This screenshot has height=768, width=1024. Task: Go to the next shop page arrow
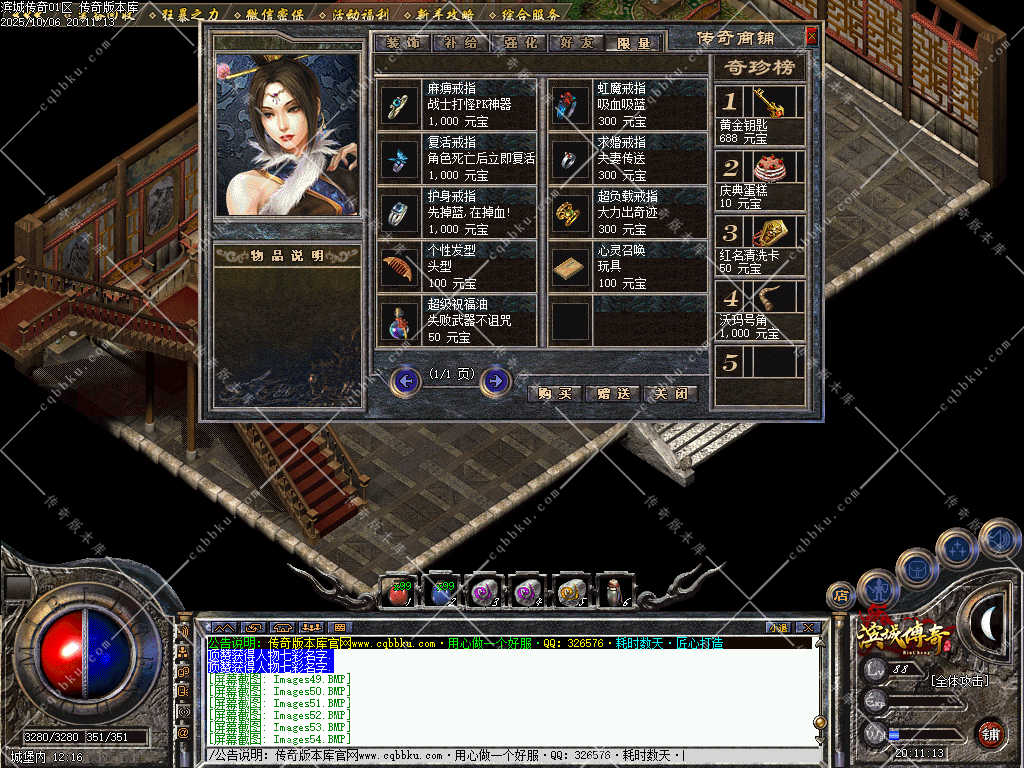[496, 381]
